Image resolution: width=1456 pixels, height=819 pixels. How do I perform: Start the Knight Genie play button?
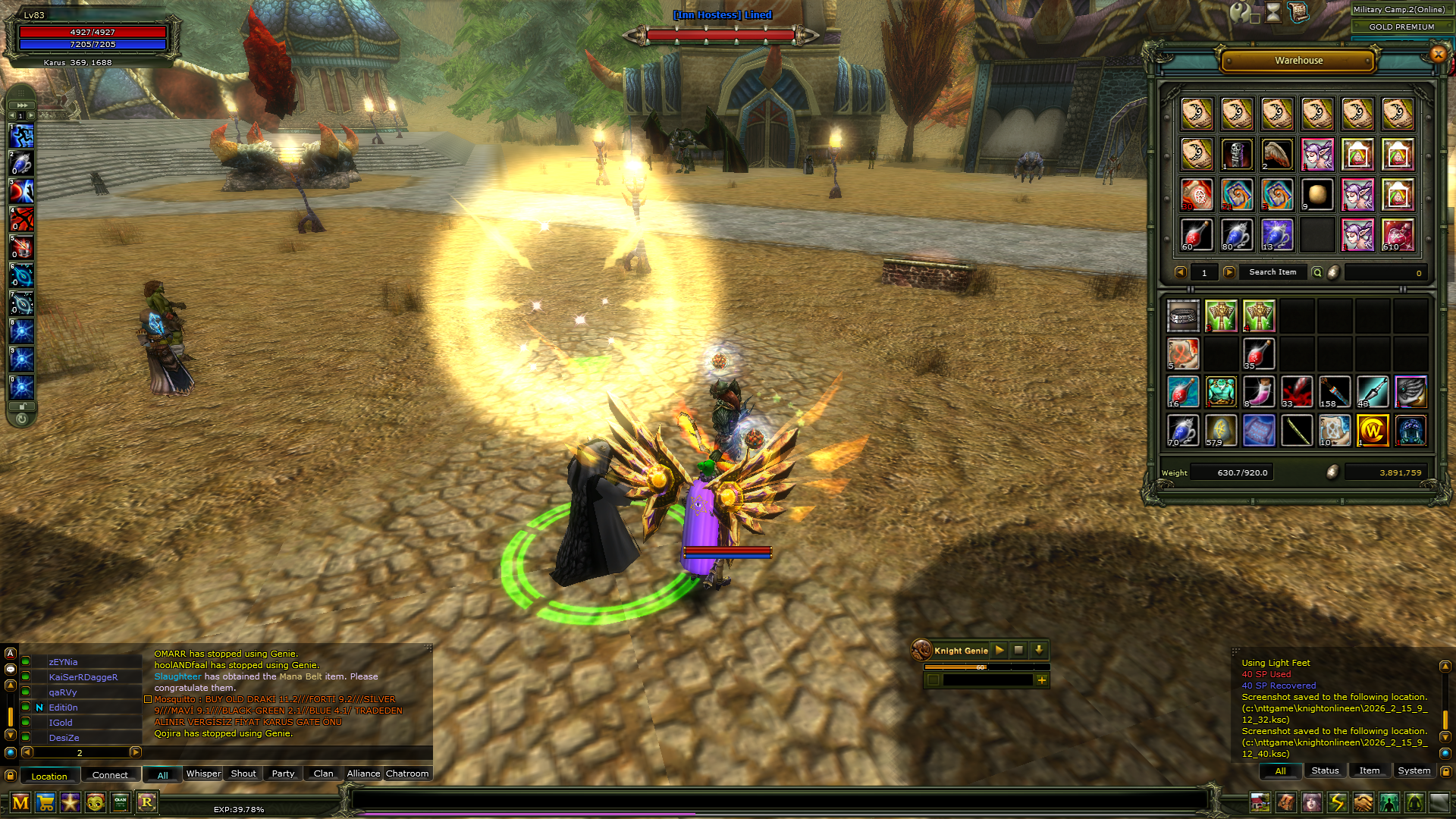pos(999,651)
